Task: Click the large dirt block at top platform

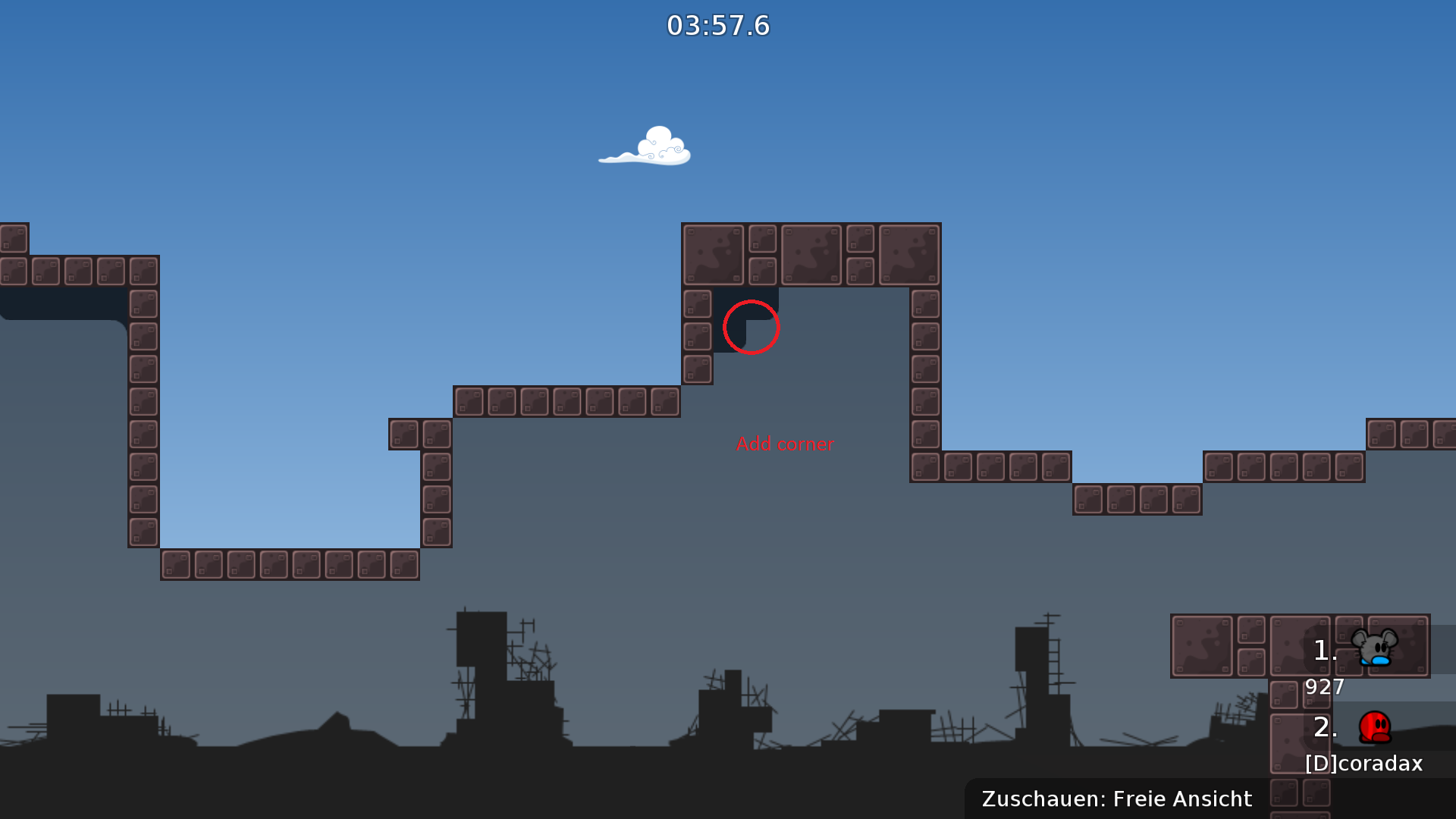Action: tap(713, 255)
